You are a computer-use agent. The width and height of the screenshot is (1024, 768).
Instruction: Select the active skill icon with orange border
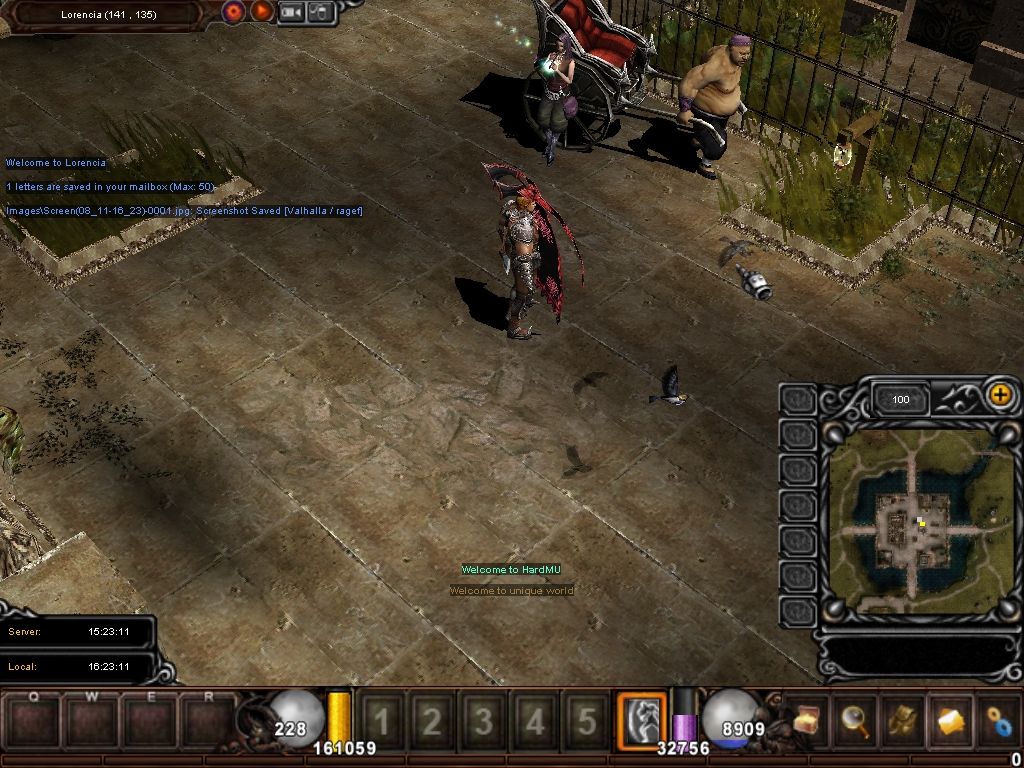coord(641,718)
